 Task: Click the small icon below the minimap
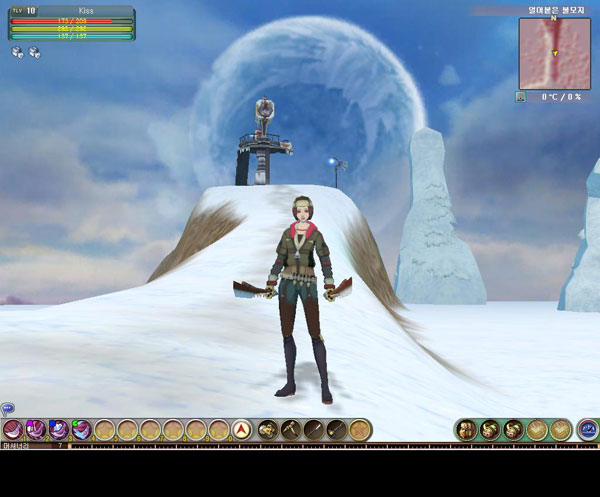[521, 97]
